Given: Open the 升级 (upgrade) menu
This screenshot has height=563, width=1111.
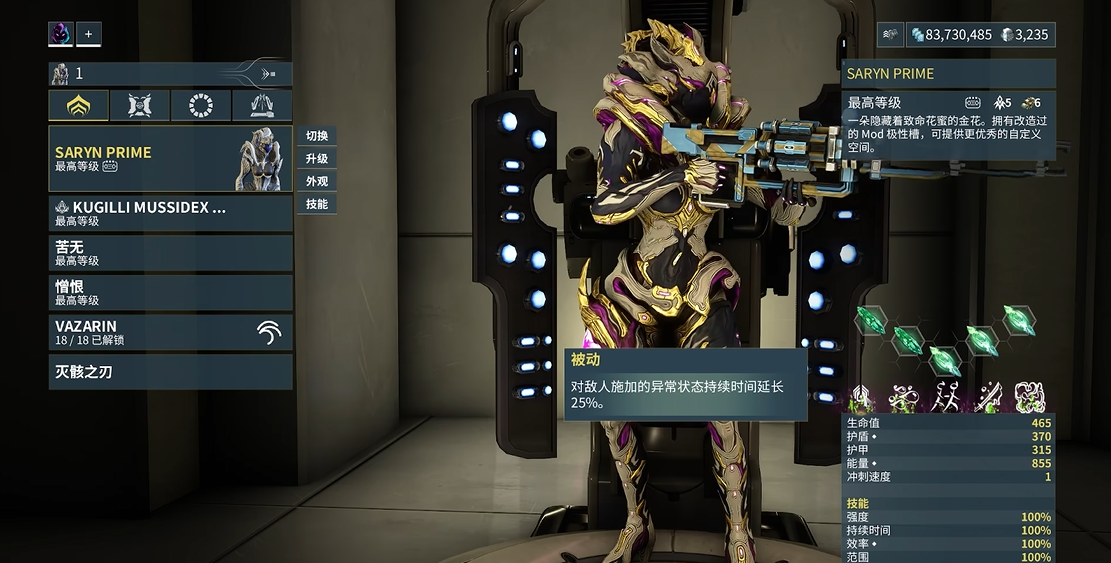Looking at the screenshot, I should tap(317, 159).
